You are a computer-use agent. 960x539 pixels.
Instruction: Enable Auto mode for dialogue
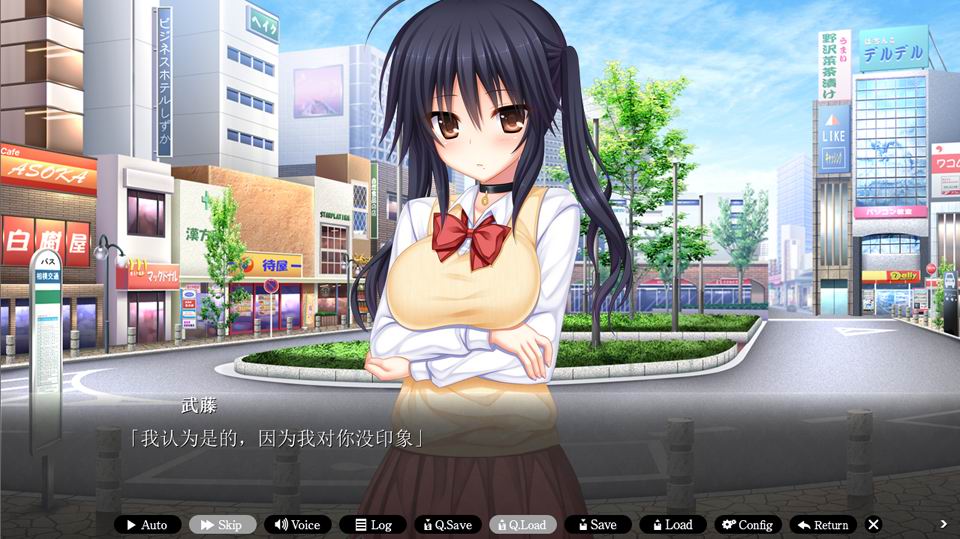coord(147,524)
